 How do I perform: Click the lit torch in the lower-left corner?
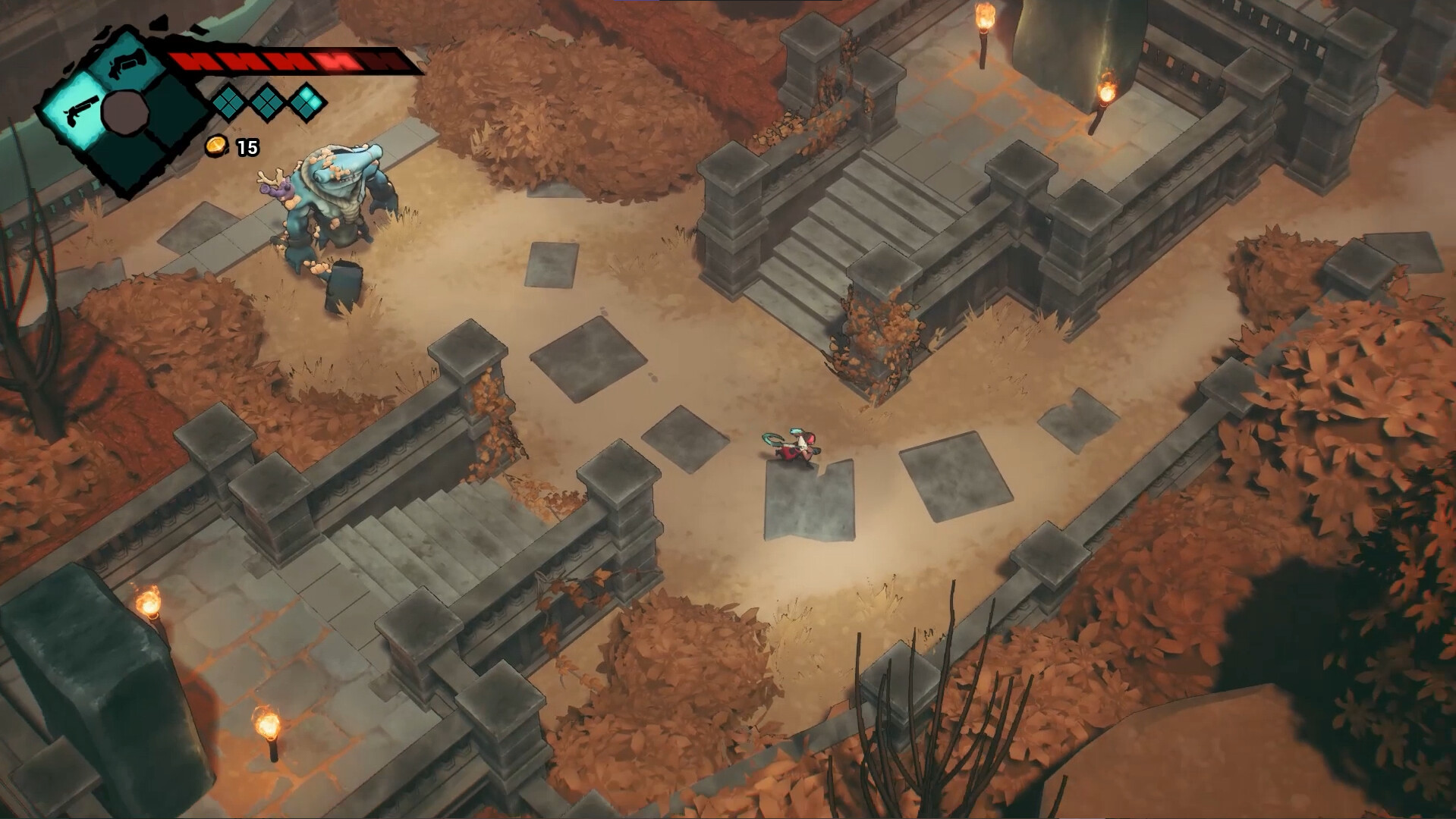click(149, 603)
